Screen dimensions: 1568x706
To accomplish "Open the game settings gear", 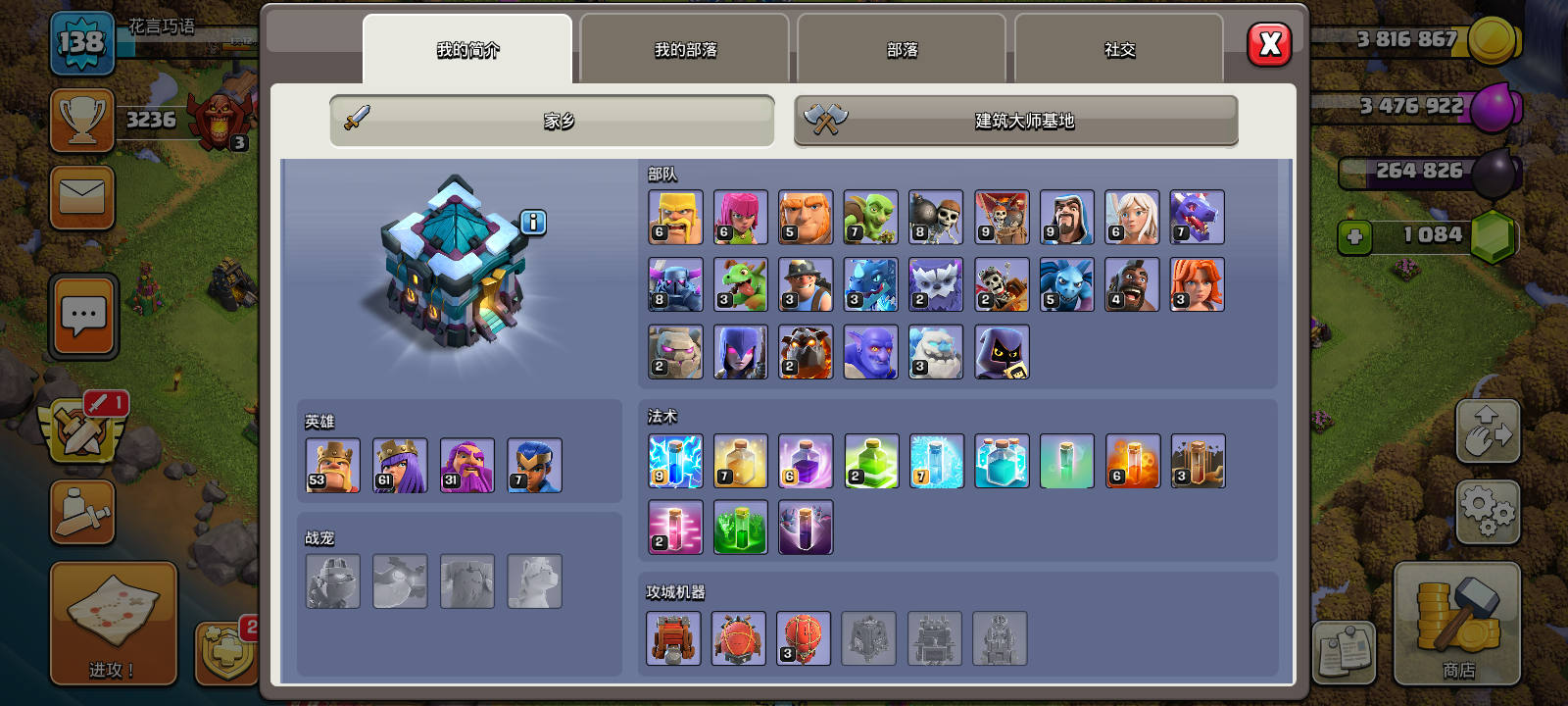I will [1489, 510].
